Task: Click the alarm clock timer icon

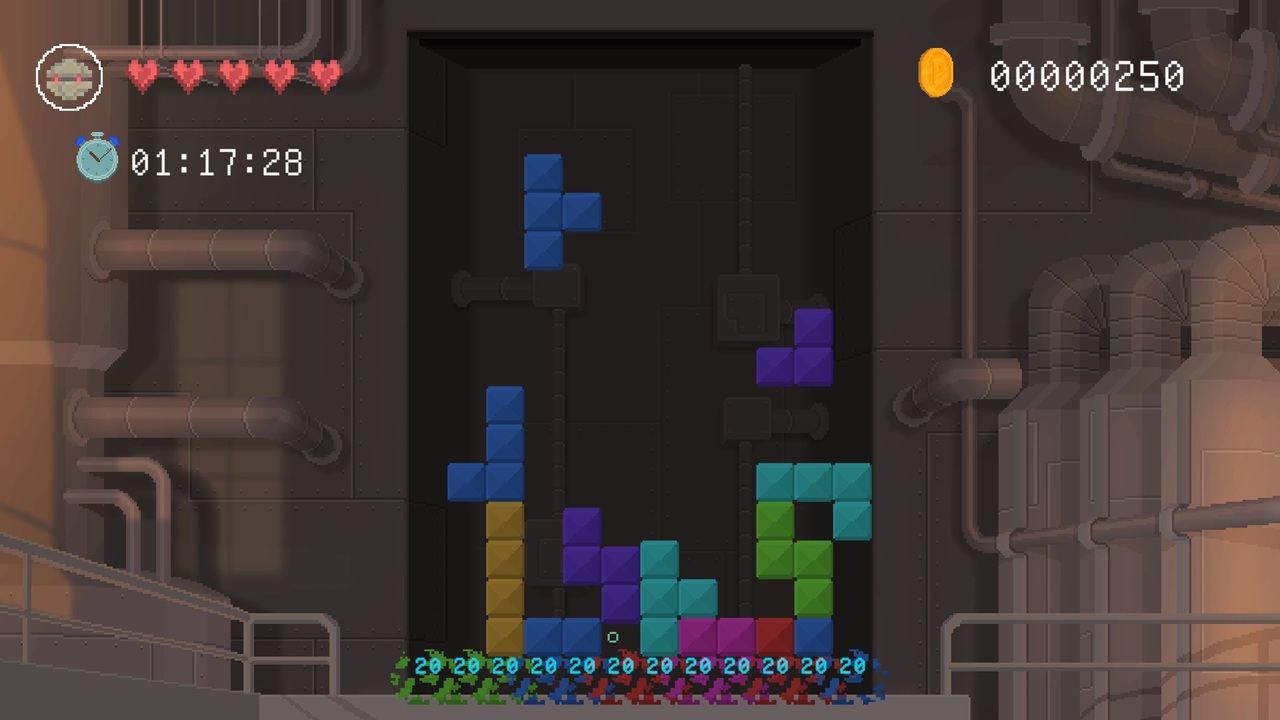Action: tap(97, 158)
